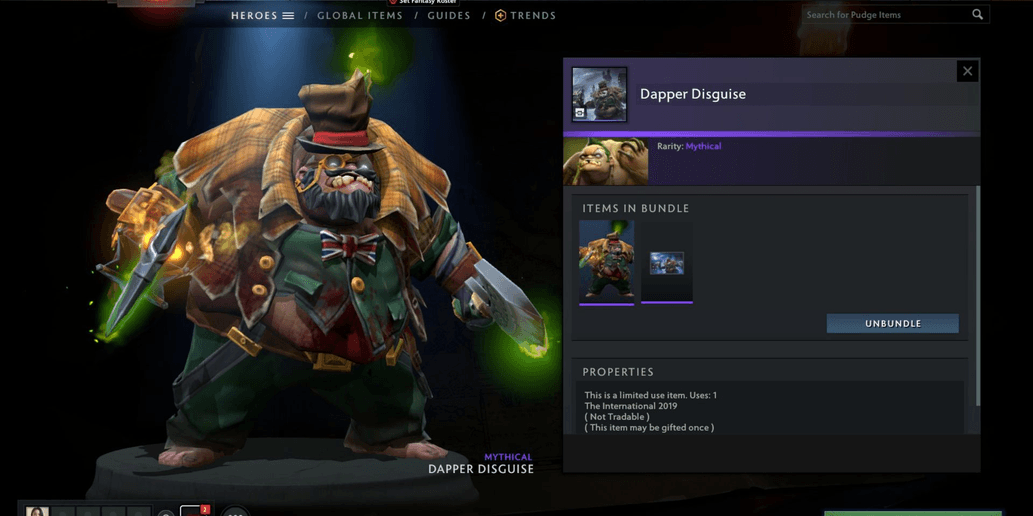
Task: Open the Heroes menu
Action: coord(262,16)
